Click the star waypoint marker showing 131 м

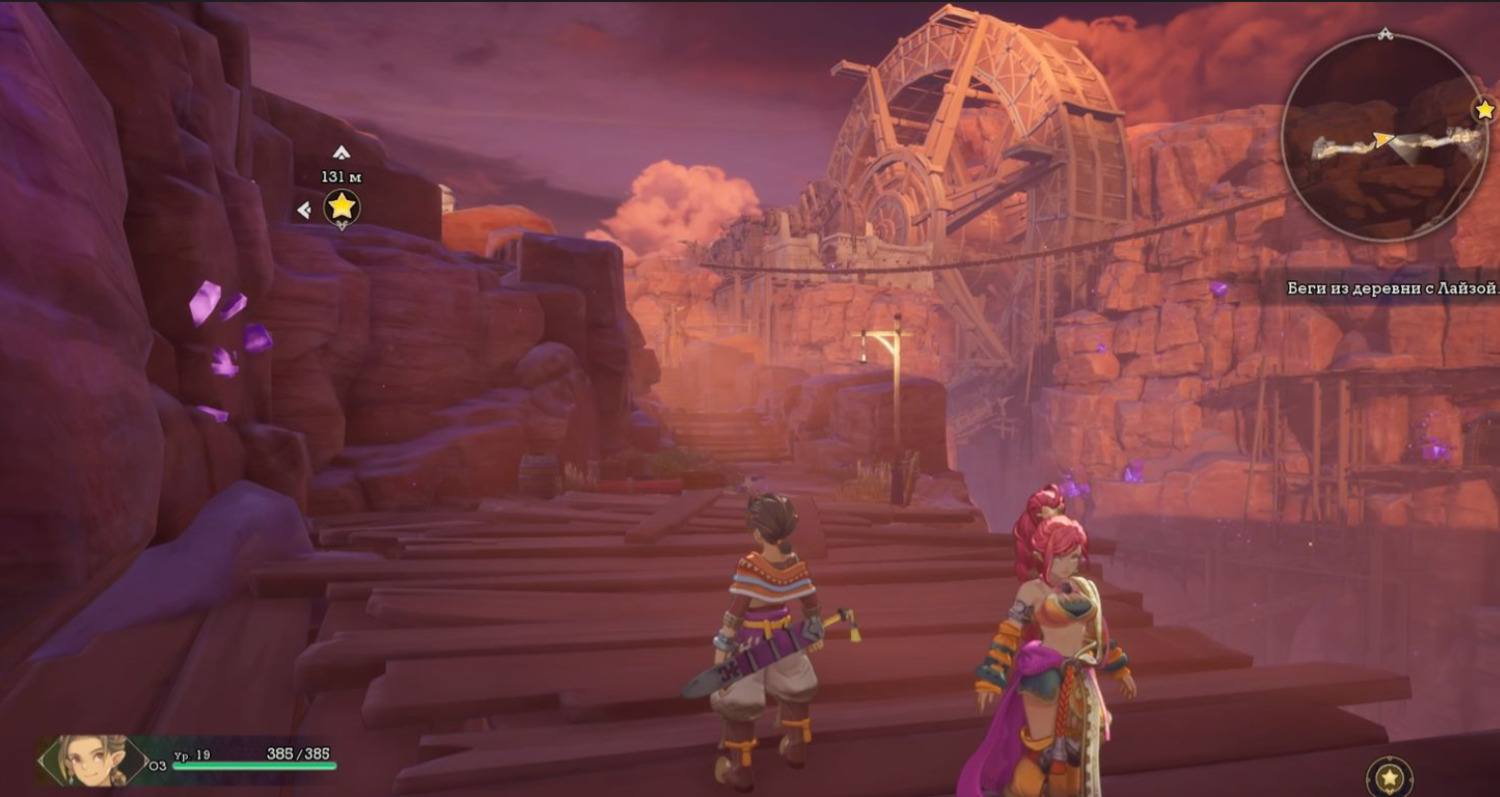(342, 207)
